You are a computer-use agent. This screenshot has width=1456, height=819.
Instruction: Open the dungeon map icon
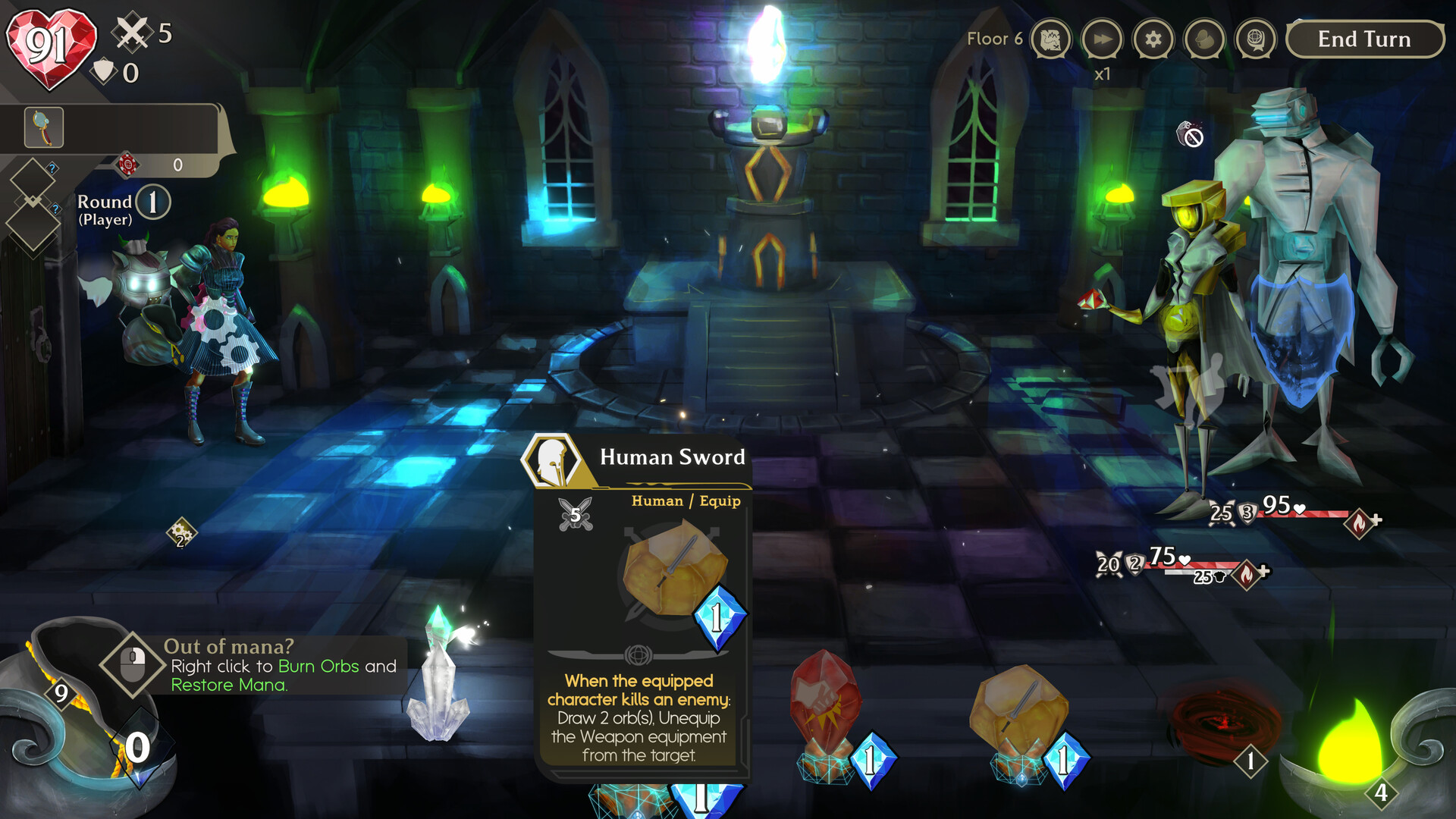1051,39
